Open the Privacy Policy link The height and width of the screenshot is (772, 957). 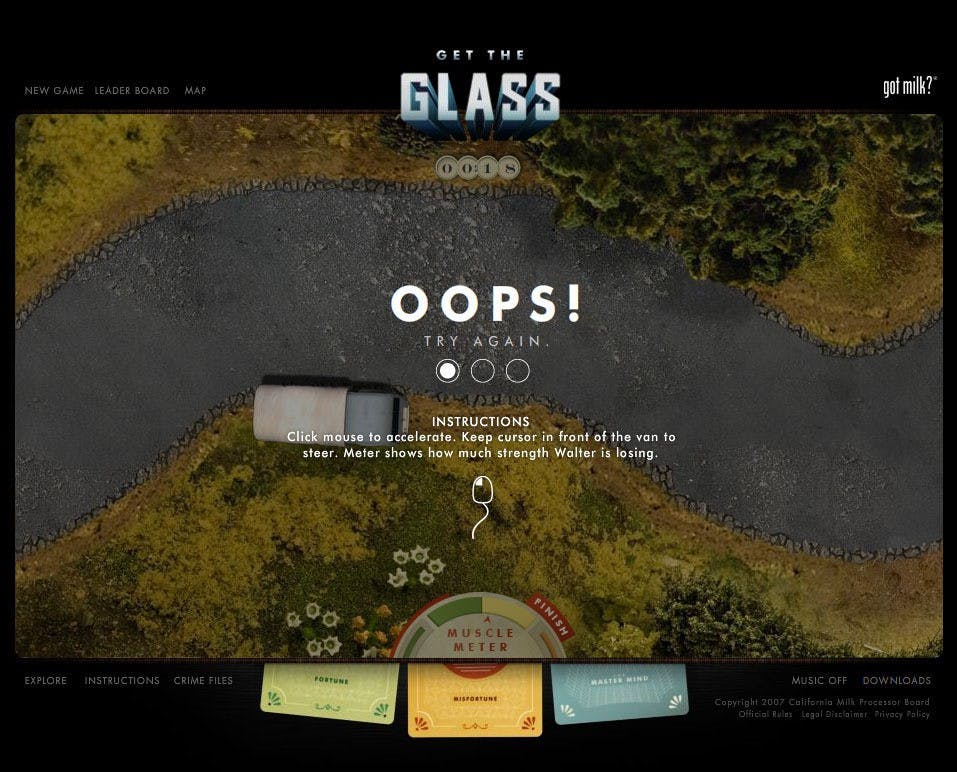click(902, 715)
